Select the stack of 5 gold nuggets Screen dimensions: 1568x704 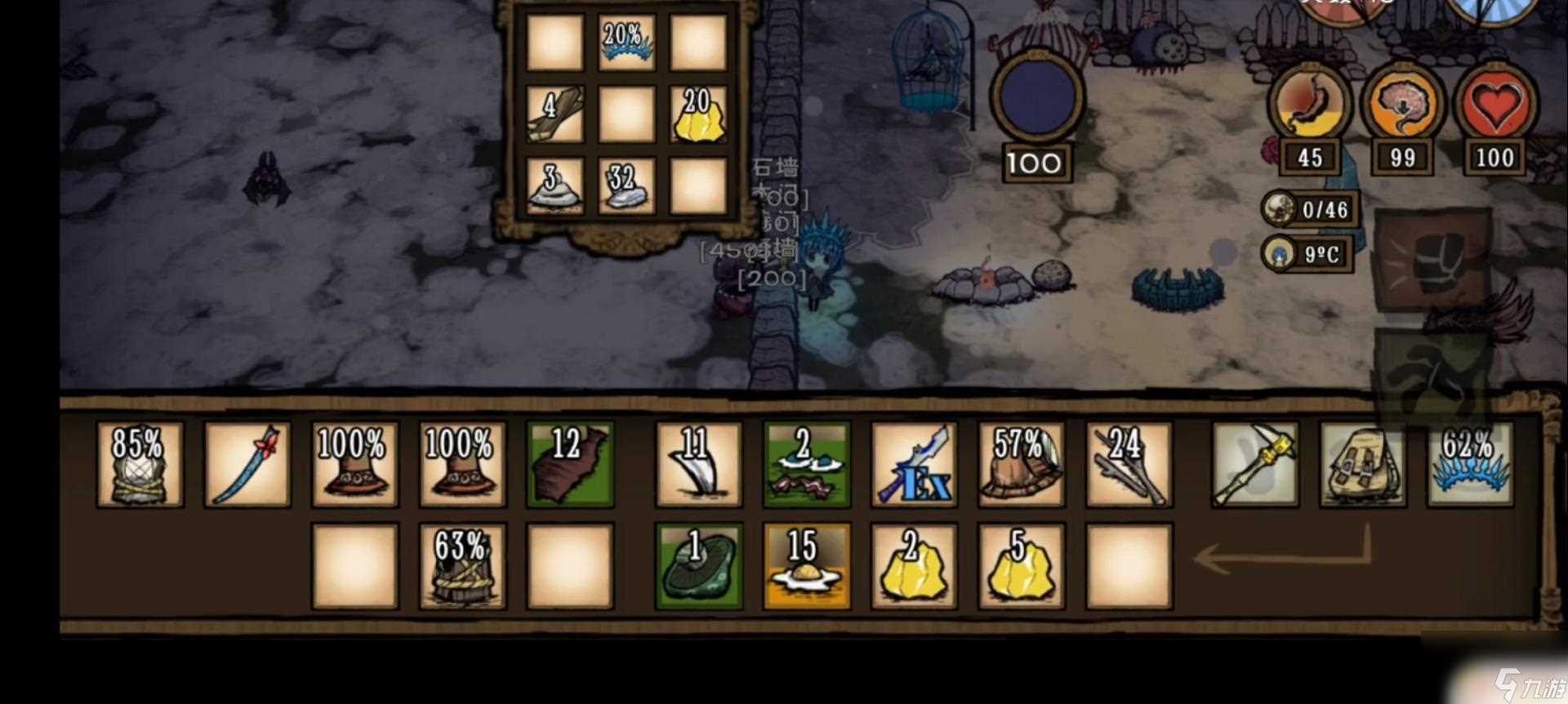pyautogui.click(x=1021, y=566)
